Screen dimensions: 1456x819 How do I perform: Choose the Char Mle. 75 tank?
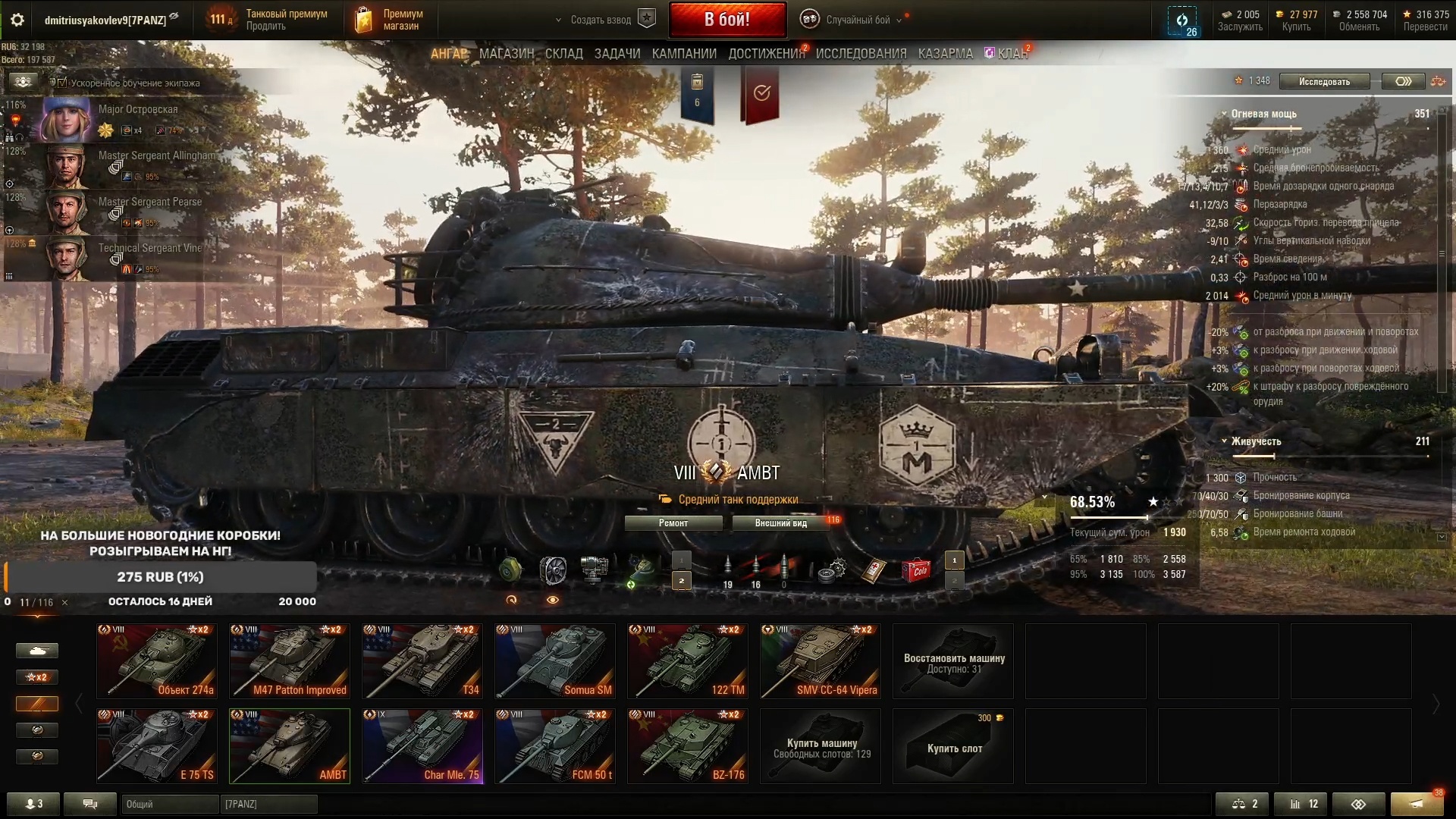tap(422, 746)
